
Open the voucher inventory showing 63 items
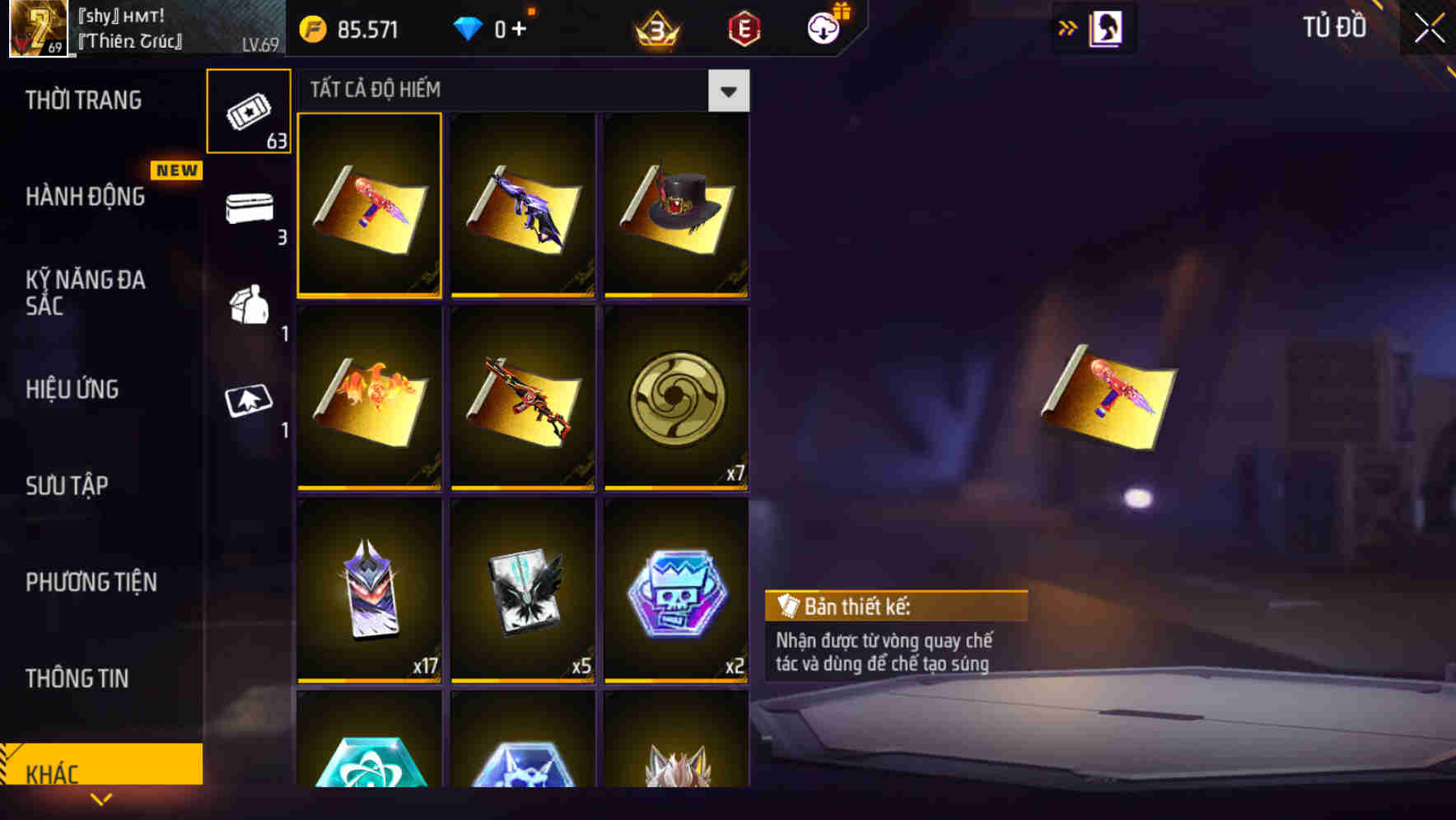[249, 110]
